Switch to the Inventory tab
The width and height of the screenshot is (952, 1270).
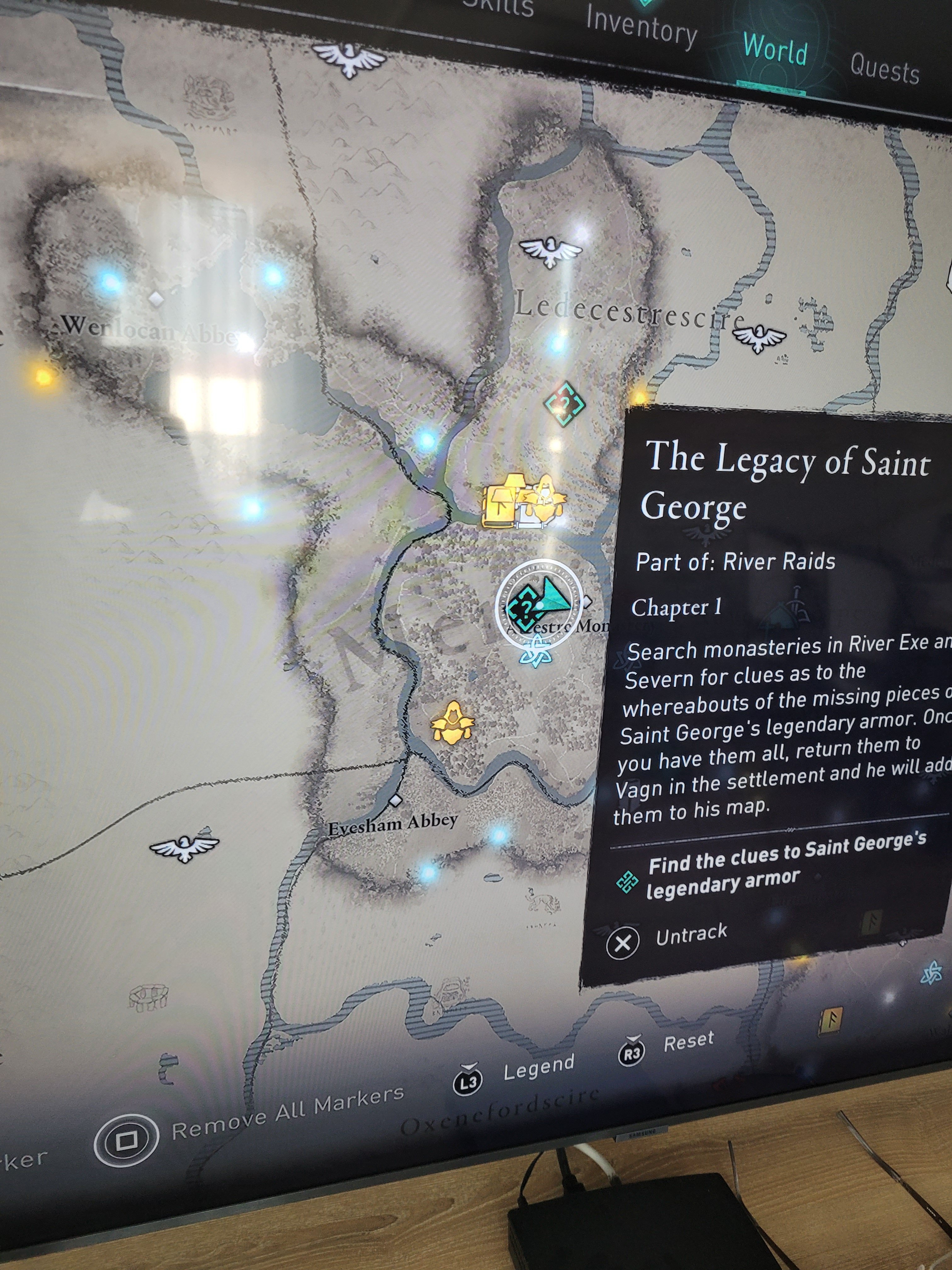pos(641,27)
